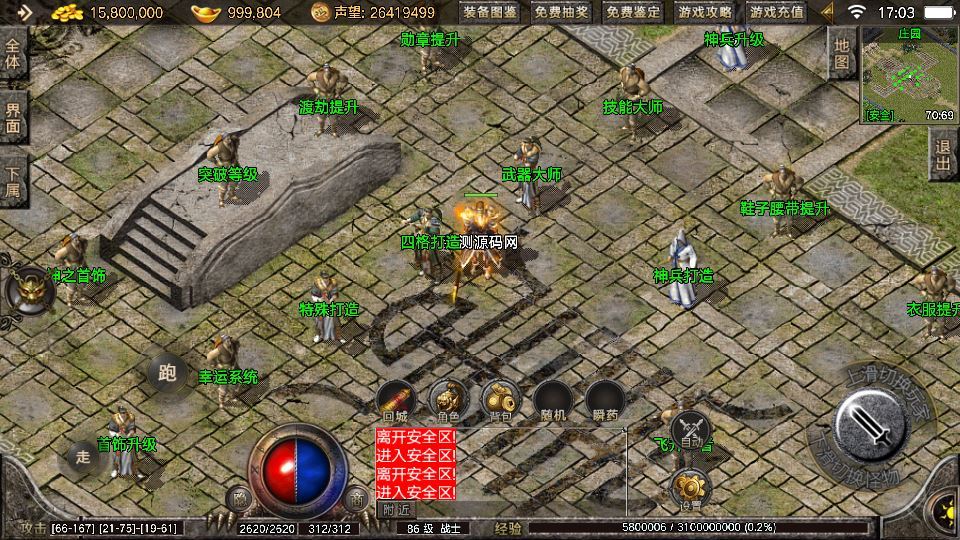Open the 免费抽奖 free lottery
The width and height of the screenshot is (960, 540).
click(562, 12)
